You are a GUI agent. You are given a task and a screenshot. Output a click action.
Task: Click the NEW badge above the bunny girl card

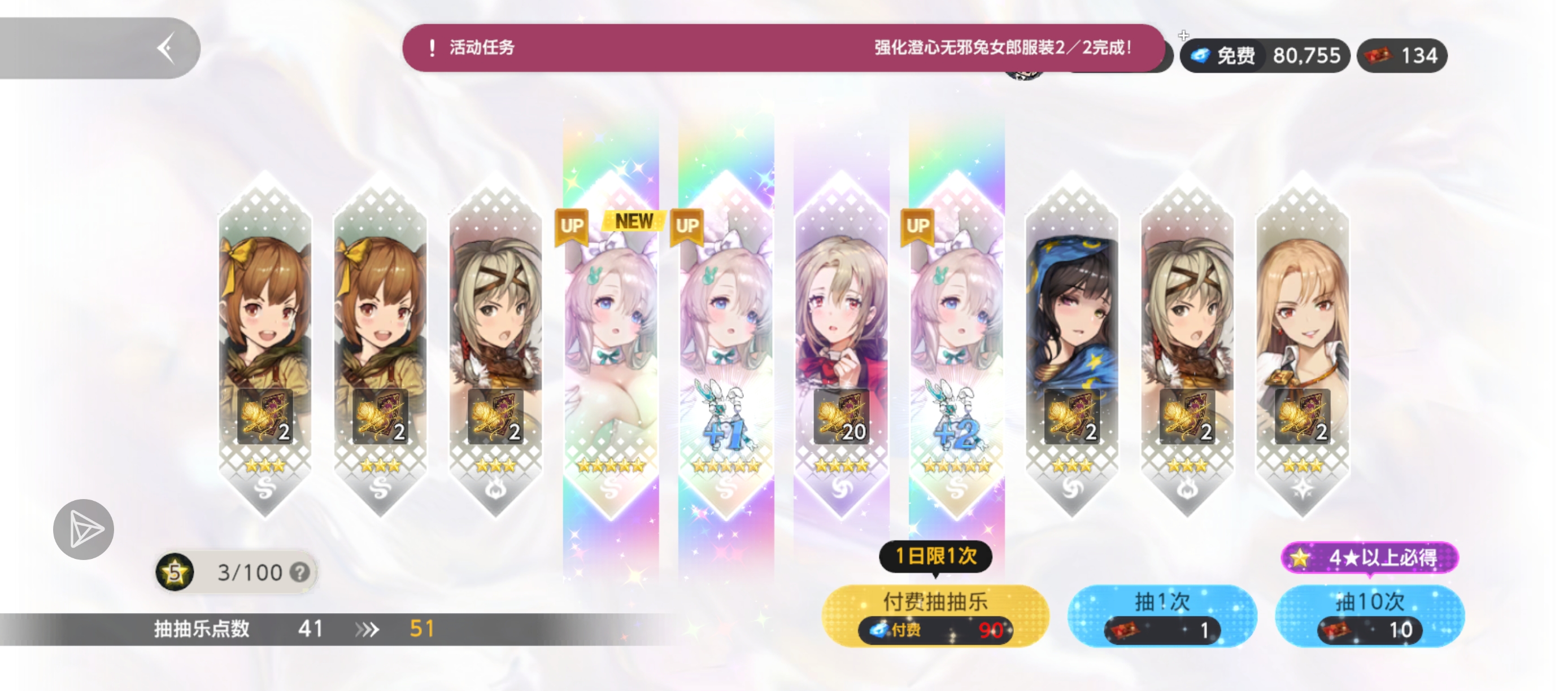[633, 221]
